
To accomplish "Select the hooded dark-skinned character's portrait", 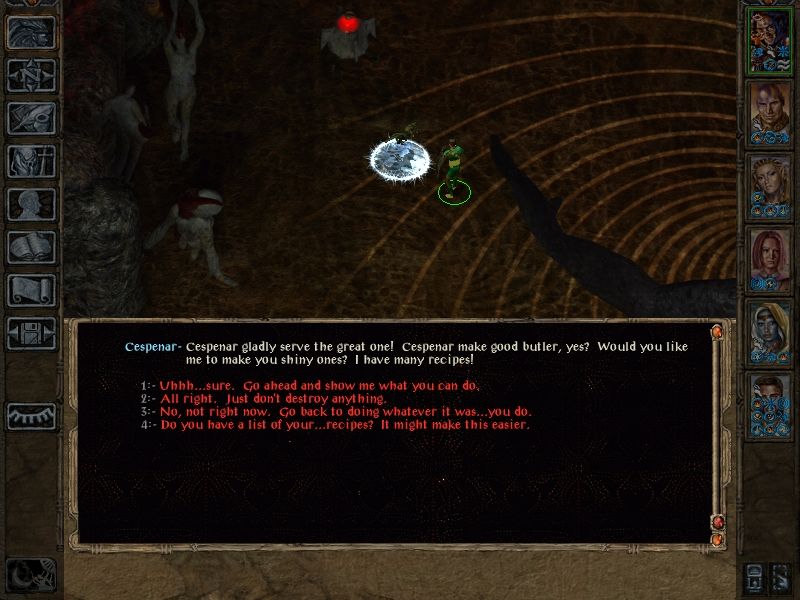I will click(x=770, y=332).
